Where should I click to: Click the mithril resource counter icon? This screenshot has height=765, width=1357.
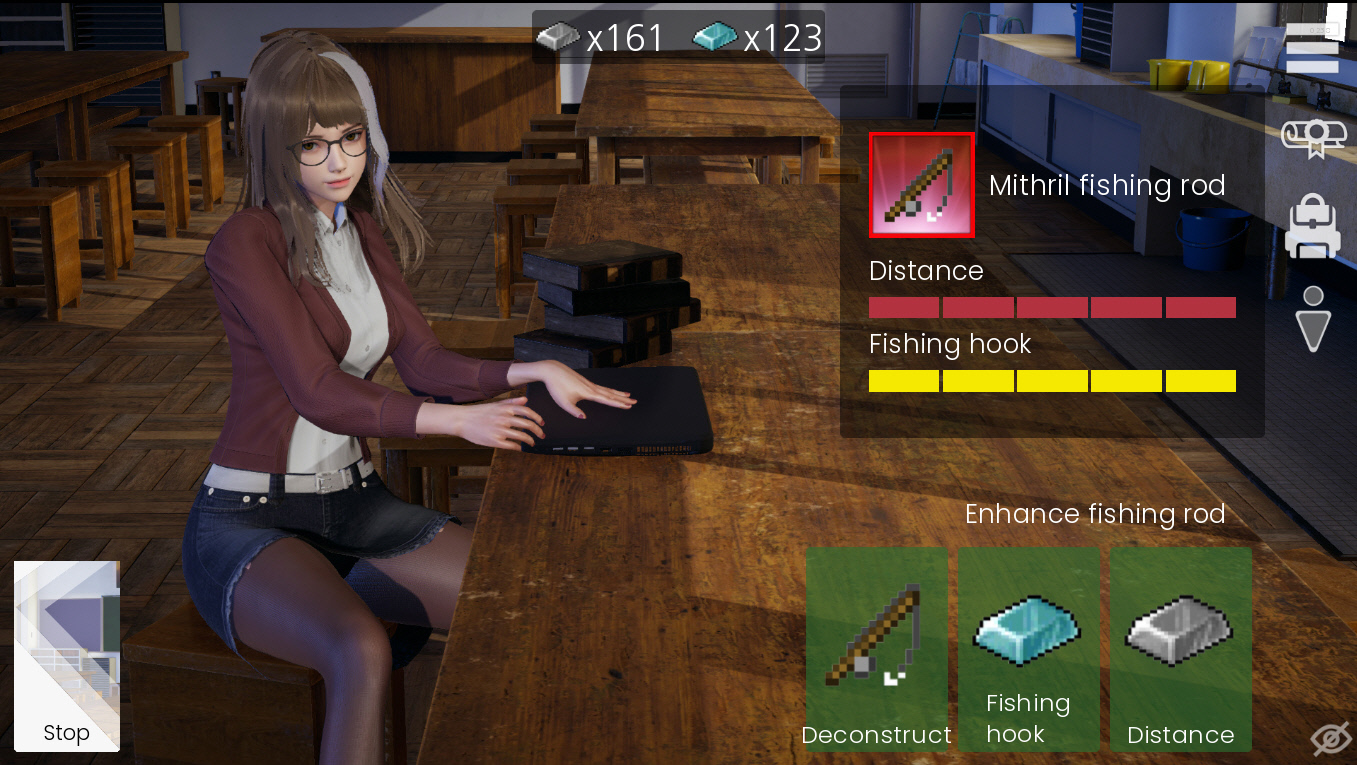(714, 38)
